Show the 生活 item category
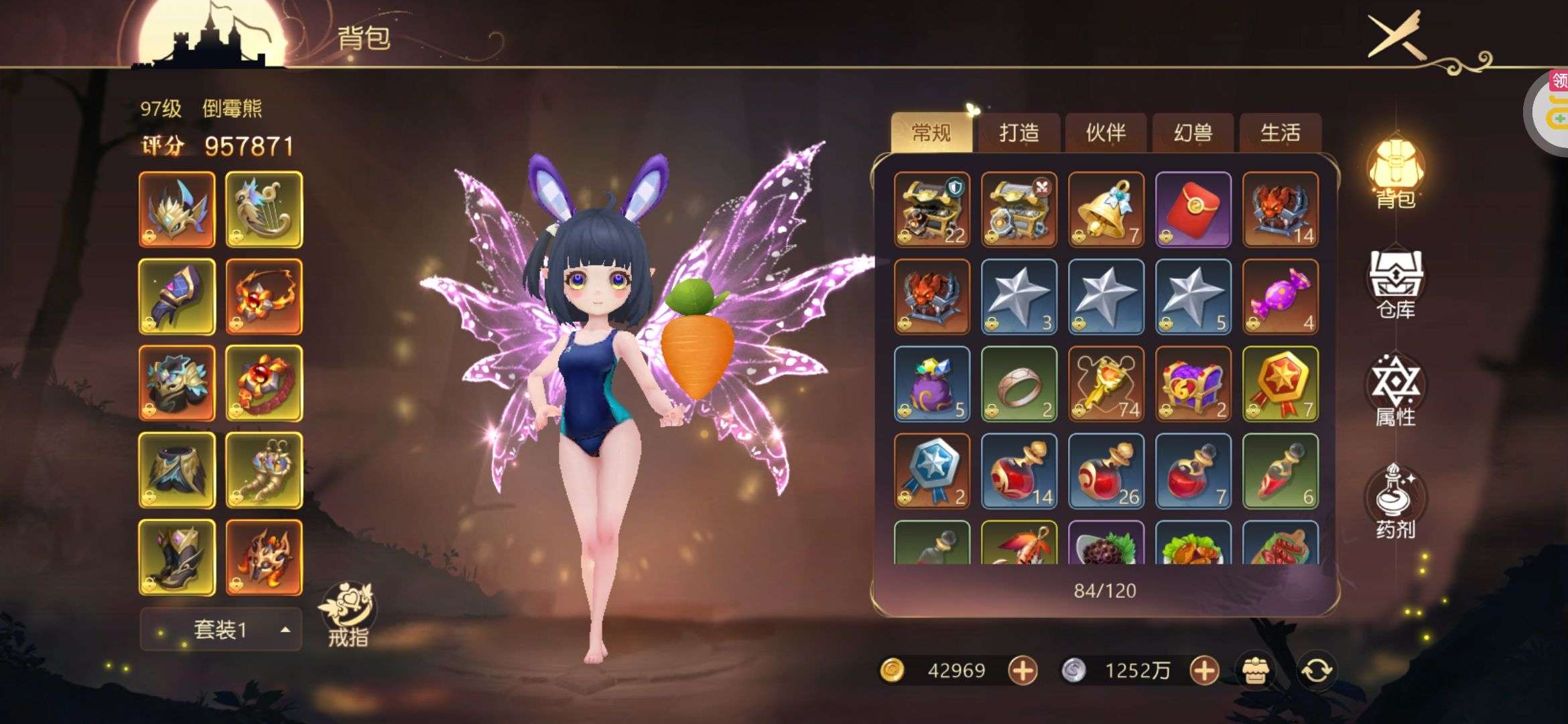The height and width of the screenshot is (724, 1568). click(1280, 133)
